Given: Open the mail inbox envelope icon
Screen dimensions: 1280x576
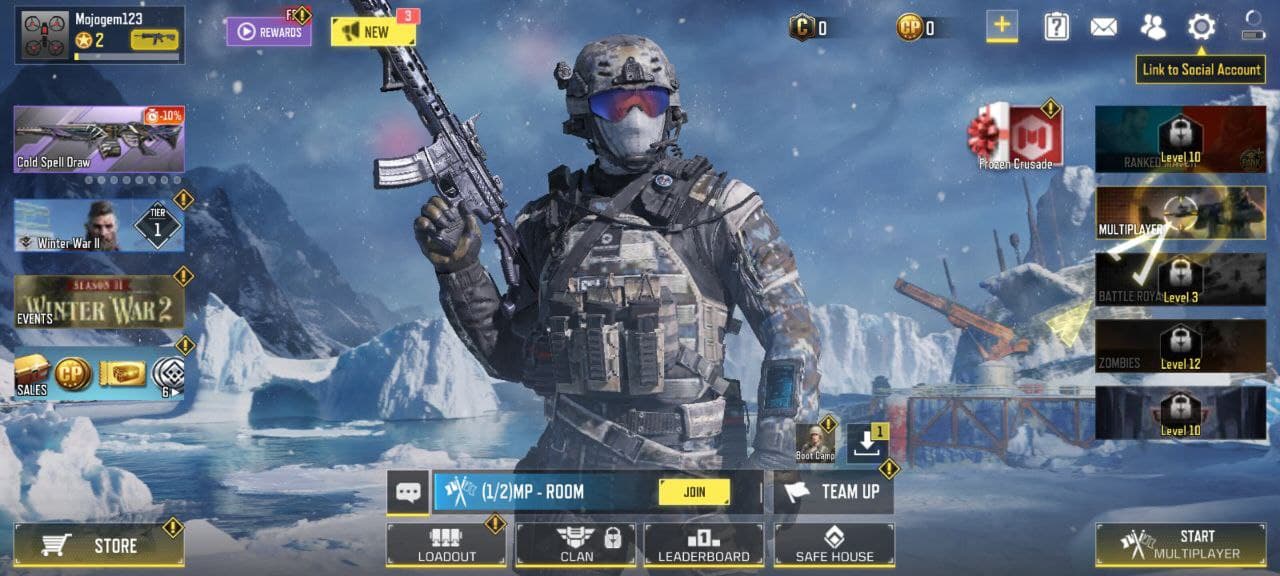Looking at the screenshot, I should (1103, 27).
